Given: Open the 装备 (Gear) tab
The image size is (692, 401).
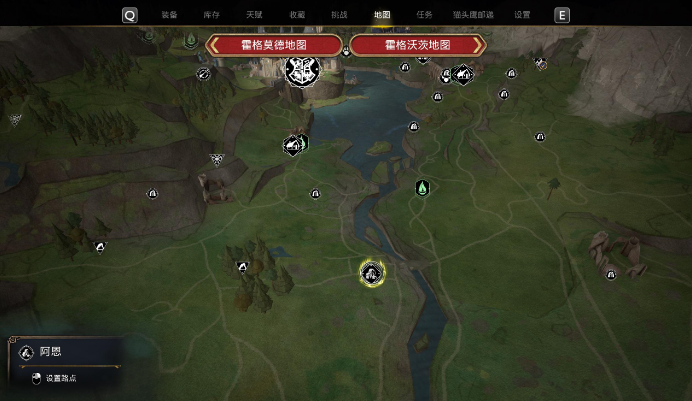Looking at the screenshot, I should coord(169,15).
